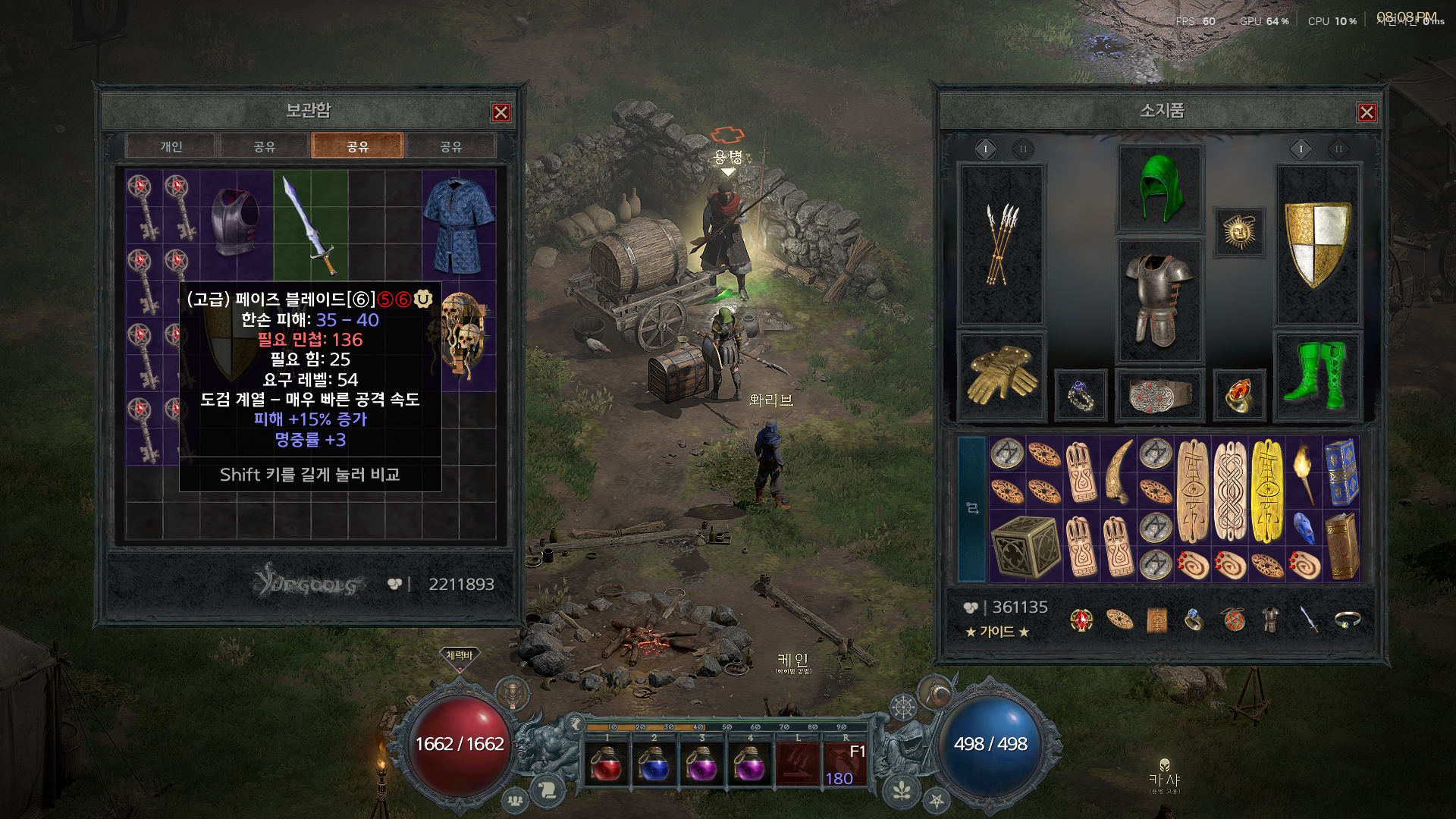Pick up the blue quilted armor in stash
Viewport: 1456px width, 819px height.
pyautogui.click(x=459, y=224)
